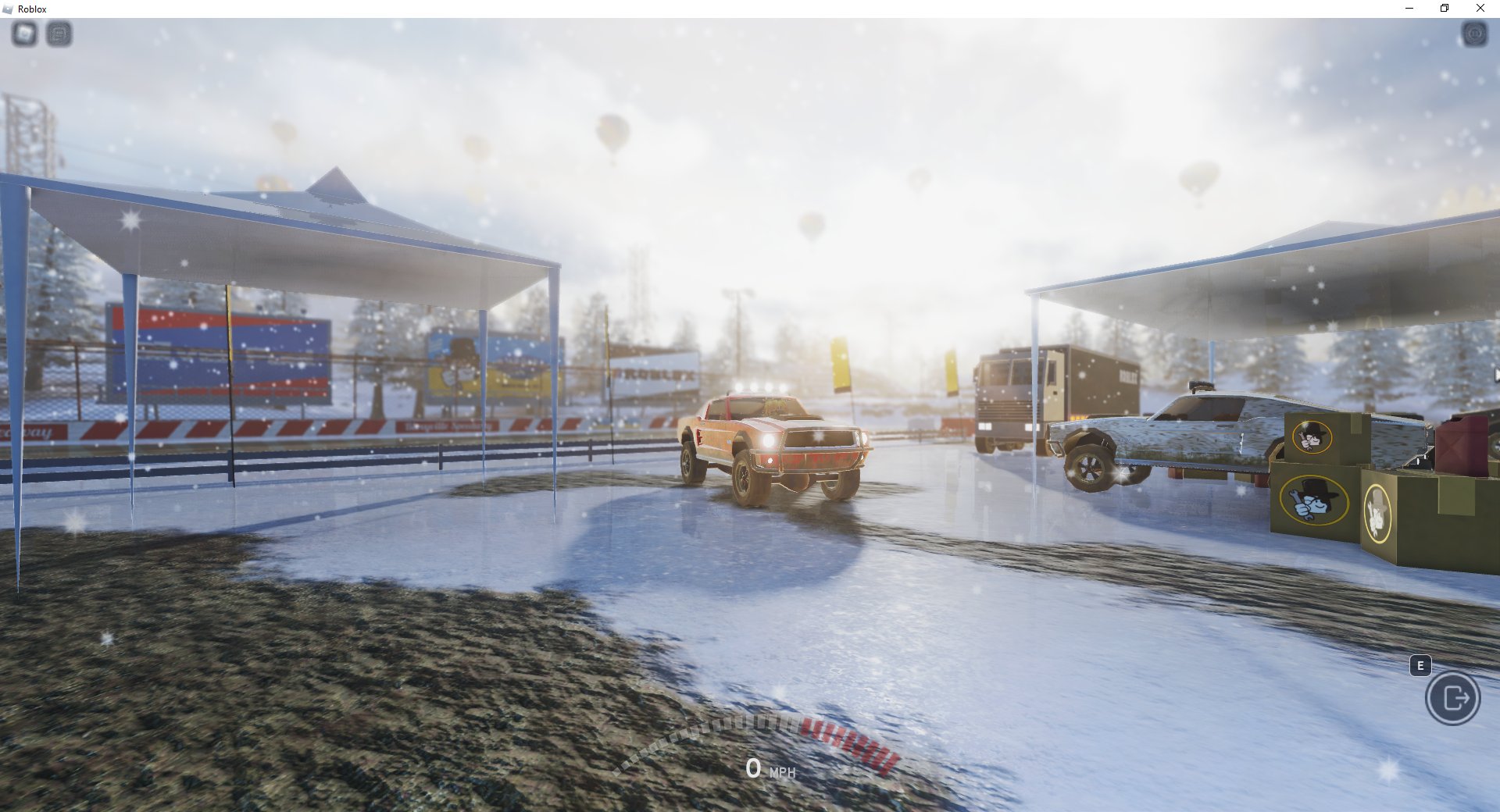
Task: Click the exit vehicle icon near bottom-right
Action: click(1453, 699)
